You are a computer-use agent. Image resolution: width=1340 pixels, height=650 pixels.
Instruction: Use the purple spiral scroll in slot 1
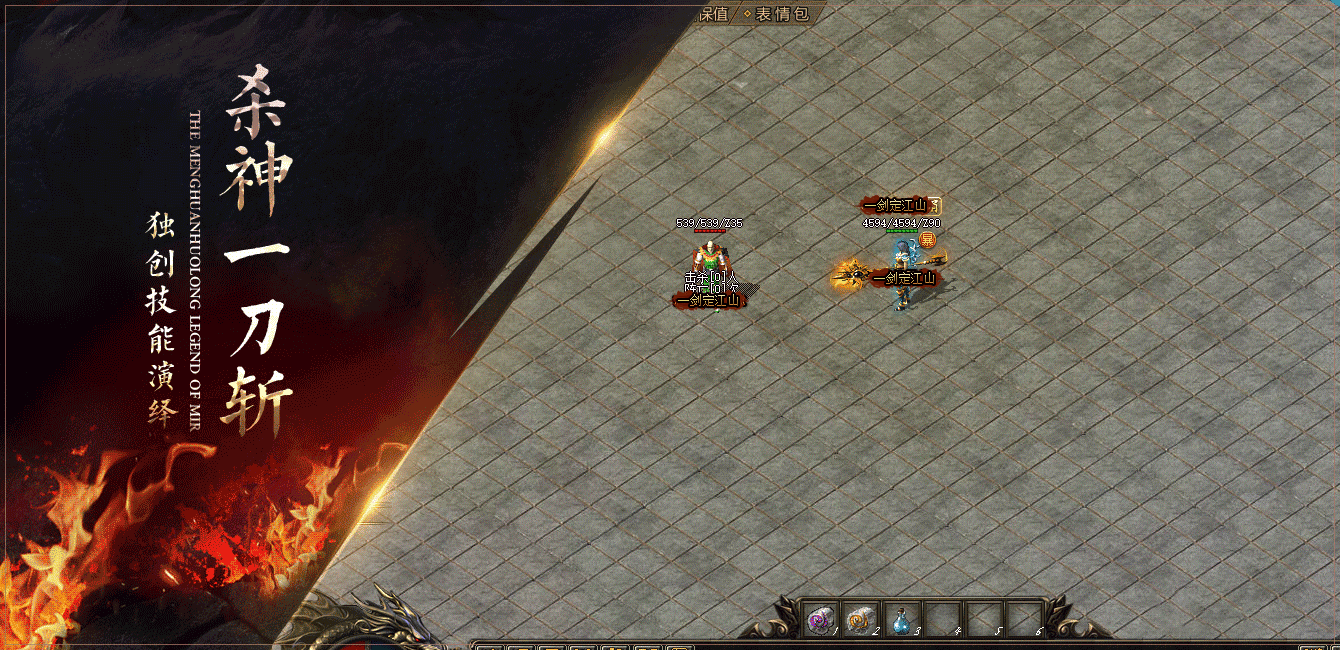[x=821, y=621]
